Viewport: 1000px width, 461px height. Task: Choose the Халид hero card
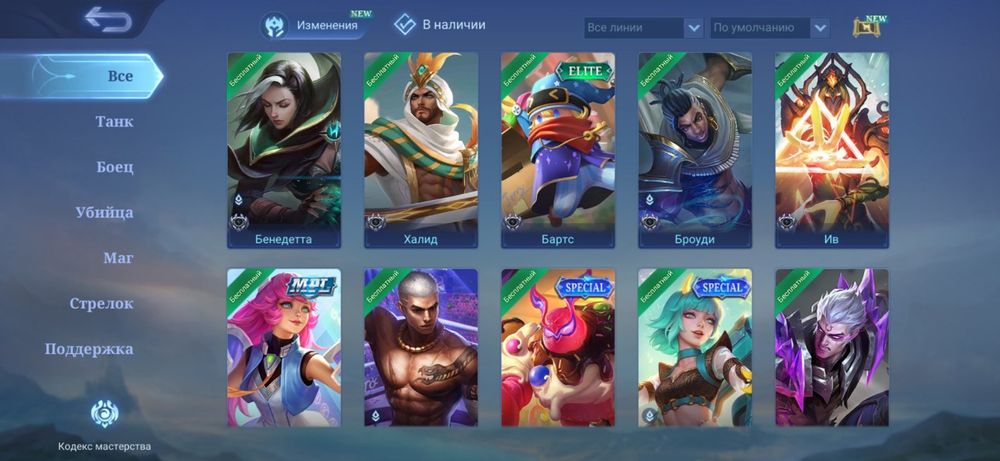click(x=421, y=150)
